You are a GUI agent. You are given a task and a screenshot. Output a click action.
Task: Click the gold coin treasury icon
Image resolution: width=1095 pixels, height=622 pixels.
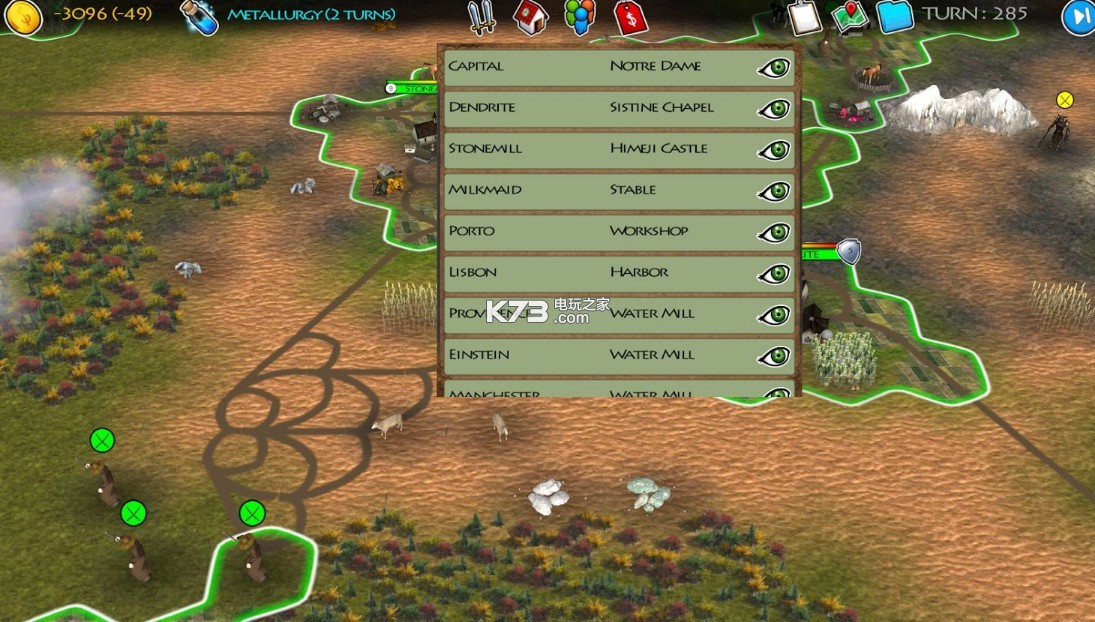pyautogui.click(x=22, y=16)
